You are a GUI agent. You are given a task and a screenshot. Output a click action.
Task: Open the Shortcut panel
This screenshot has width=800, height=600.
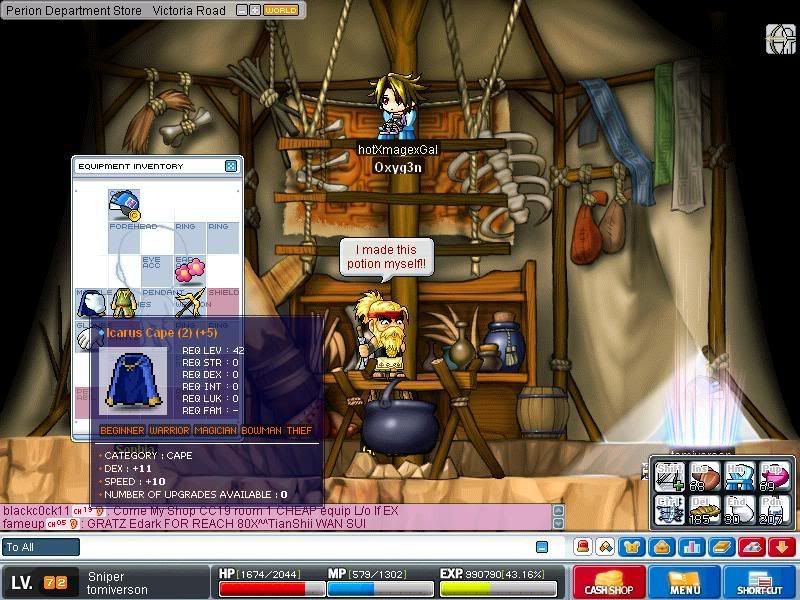tap(759, 582)
